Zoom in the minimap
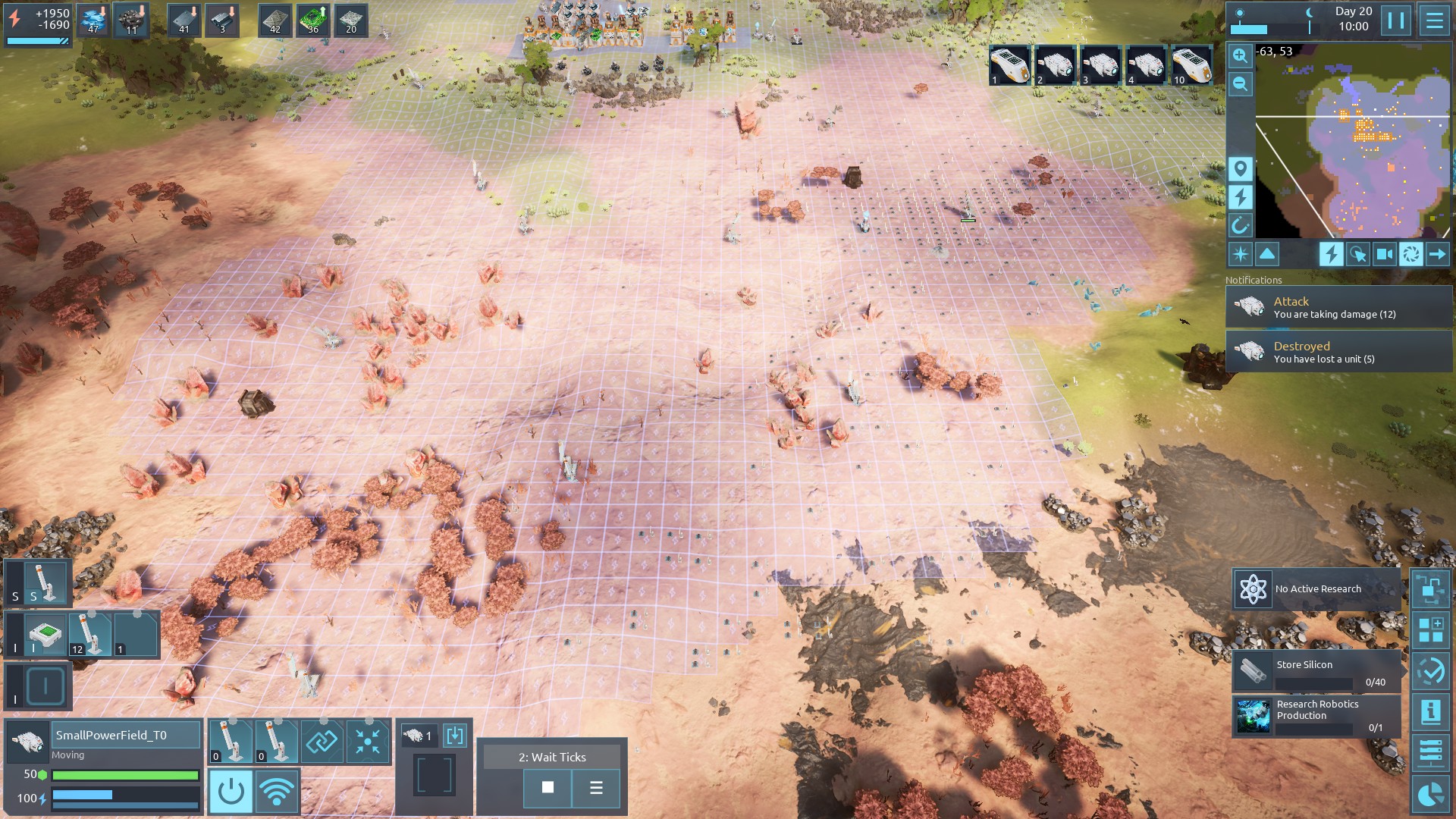This screenshot has height=819, width=1456. click(1240, 55)
